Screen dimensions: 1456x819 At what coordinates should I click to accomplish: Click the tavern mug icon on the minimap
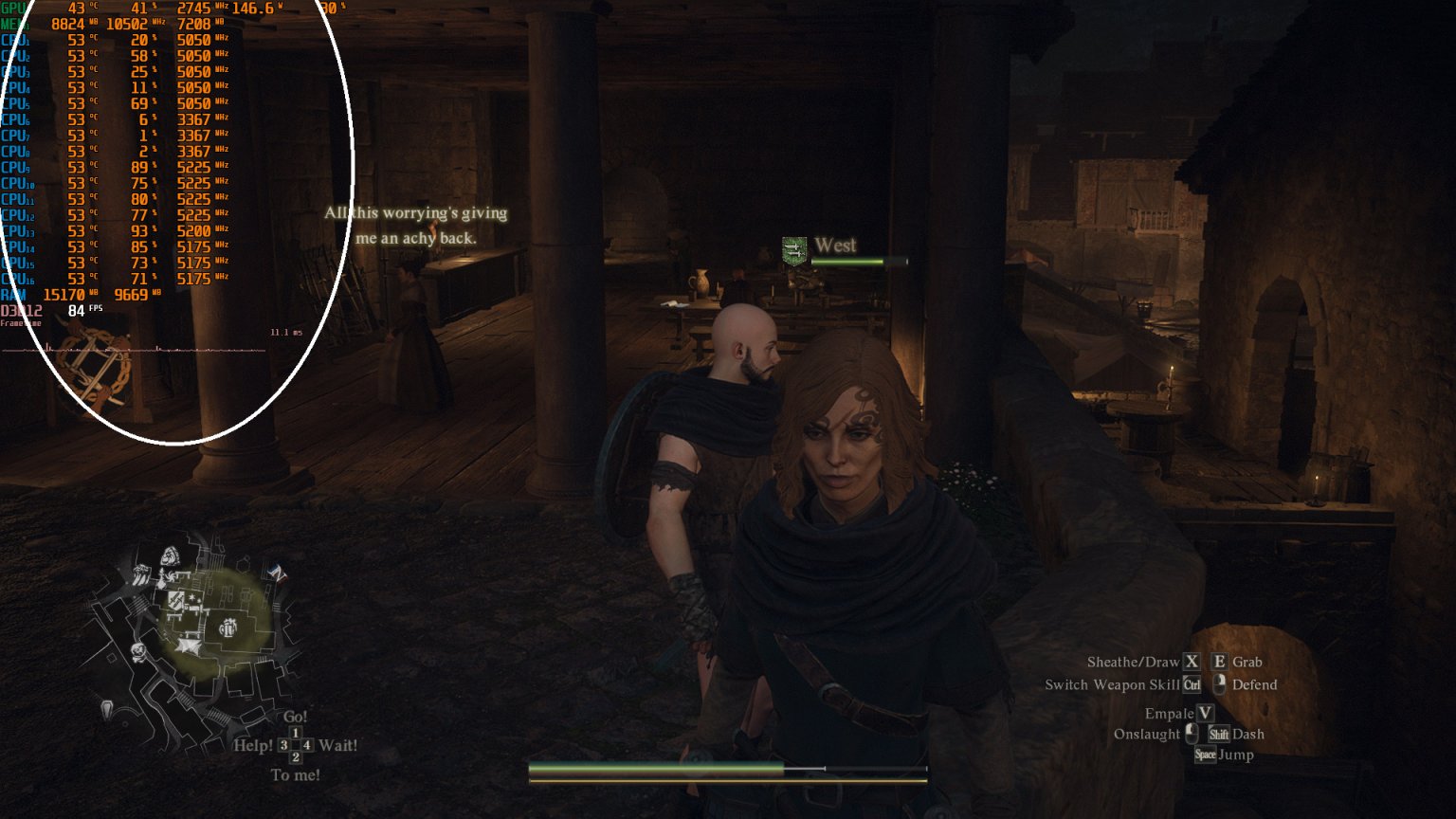point(228,628)
